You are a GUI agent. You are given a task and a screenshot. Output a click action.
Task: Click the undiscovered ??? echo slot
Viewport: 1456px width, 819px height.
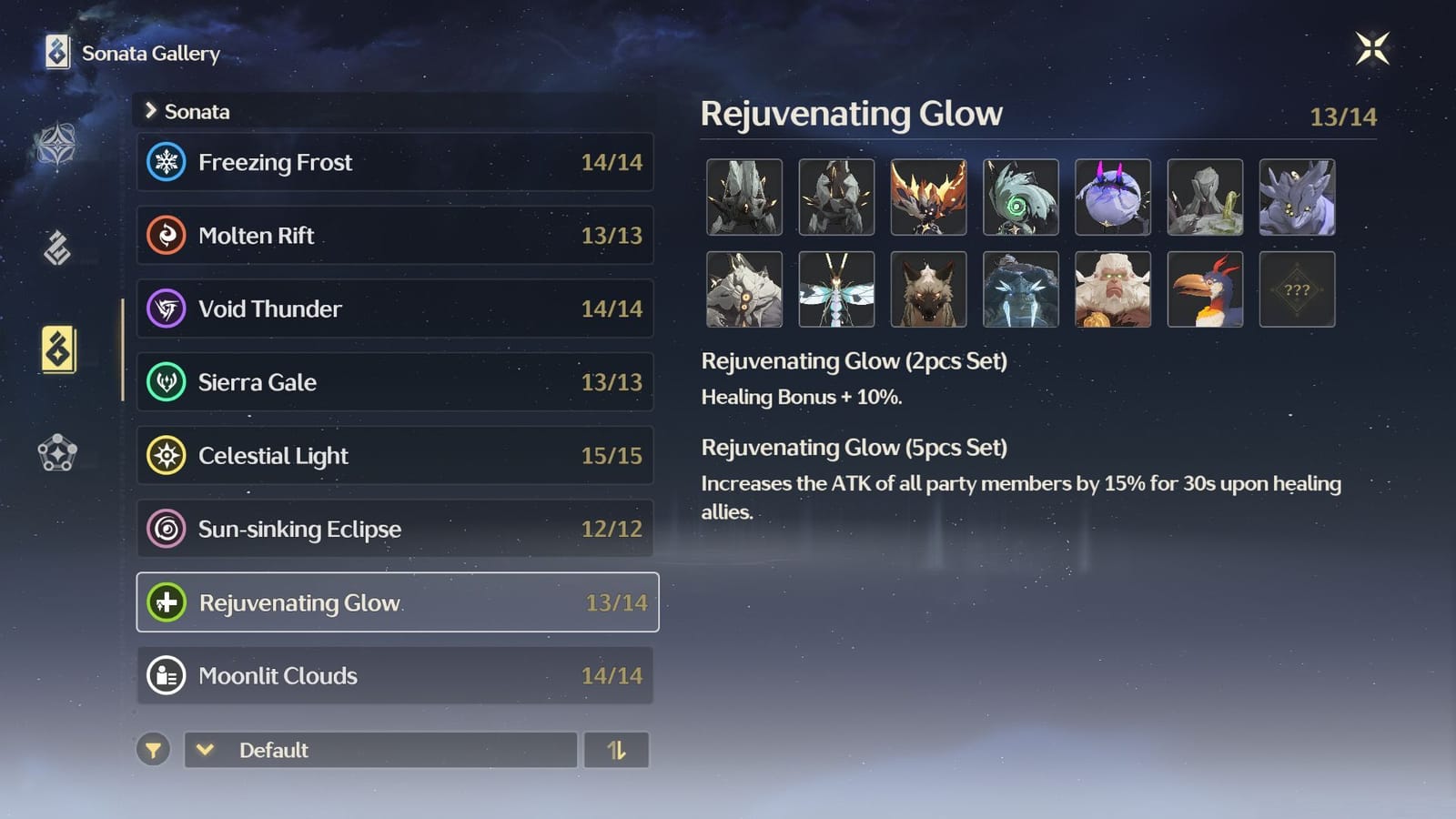[x=1297, y=289]
